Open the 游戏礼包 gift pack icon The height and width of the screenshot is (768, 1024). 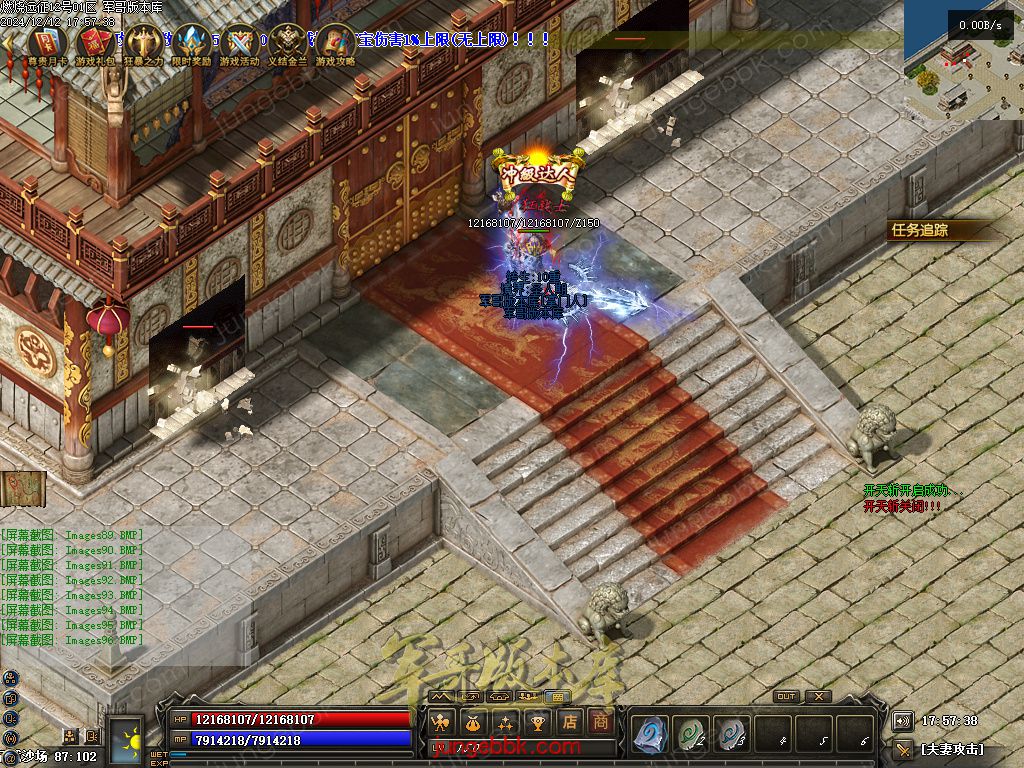(x=95, y=43)
